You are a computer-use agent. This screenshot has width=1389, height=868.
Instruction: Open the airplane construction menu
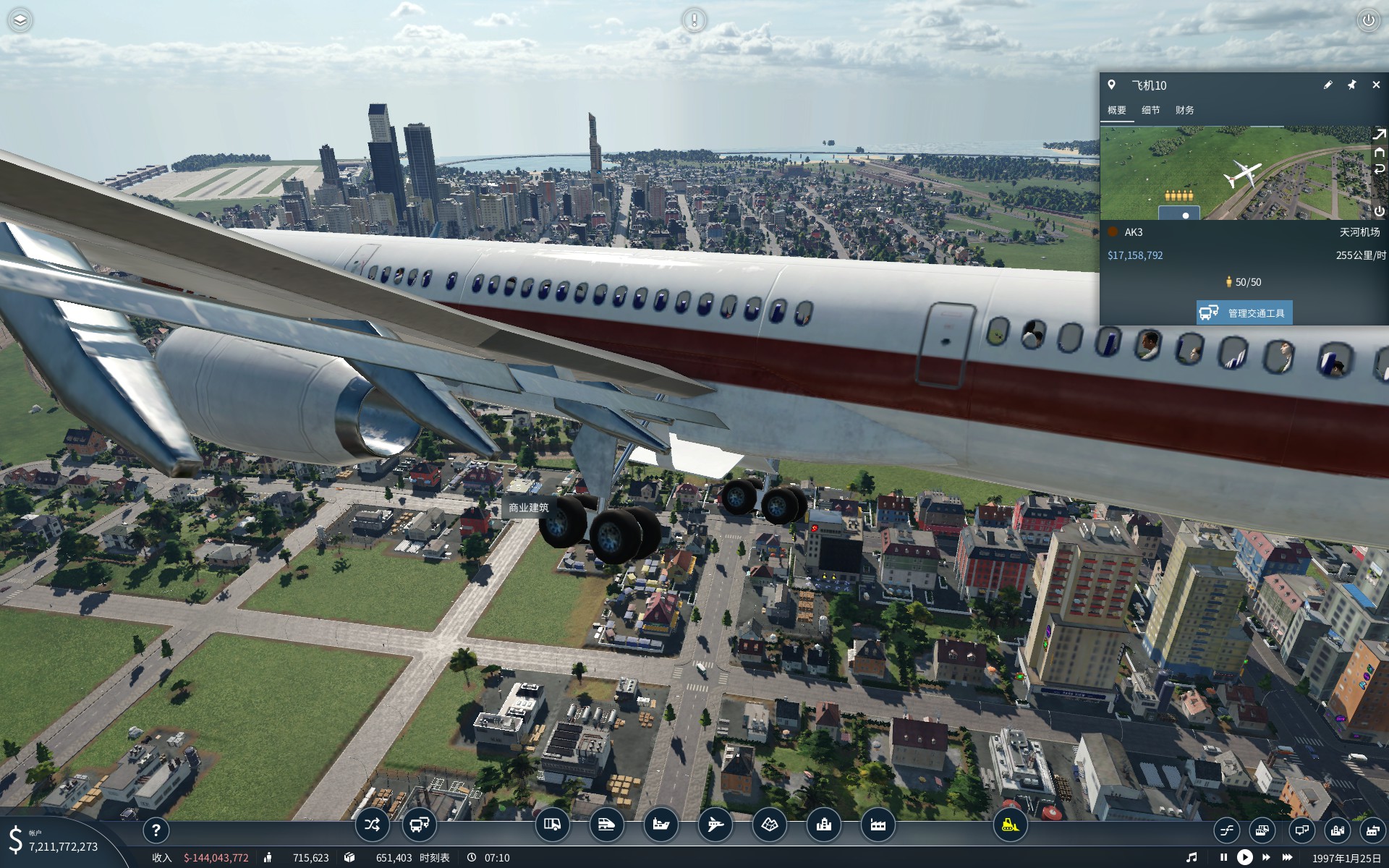(715, 825)
